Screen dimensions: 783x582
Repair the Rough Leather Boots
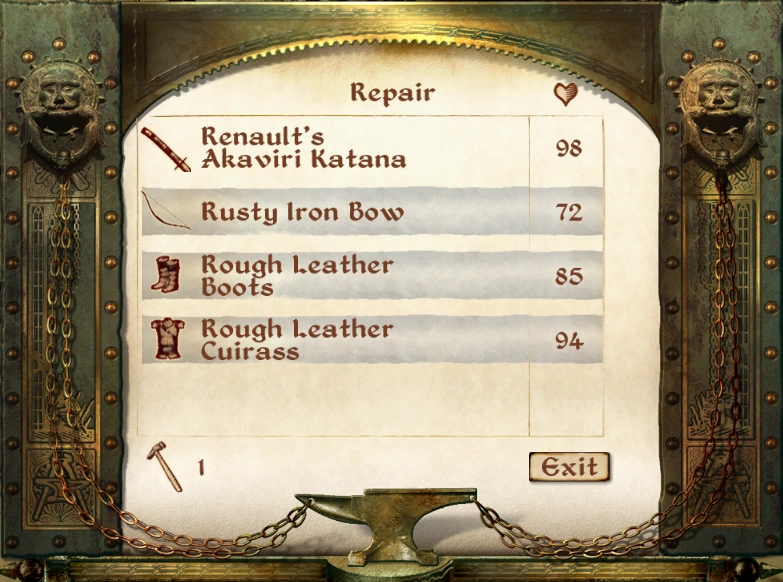297,276
